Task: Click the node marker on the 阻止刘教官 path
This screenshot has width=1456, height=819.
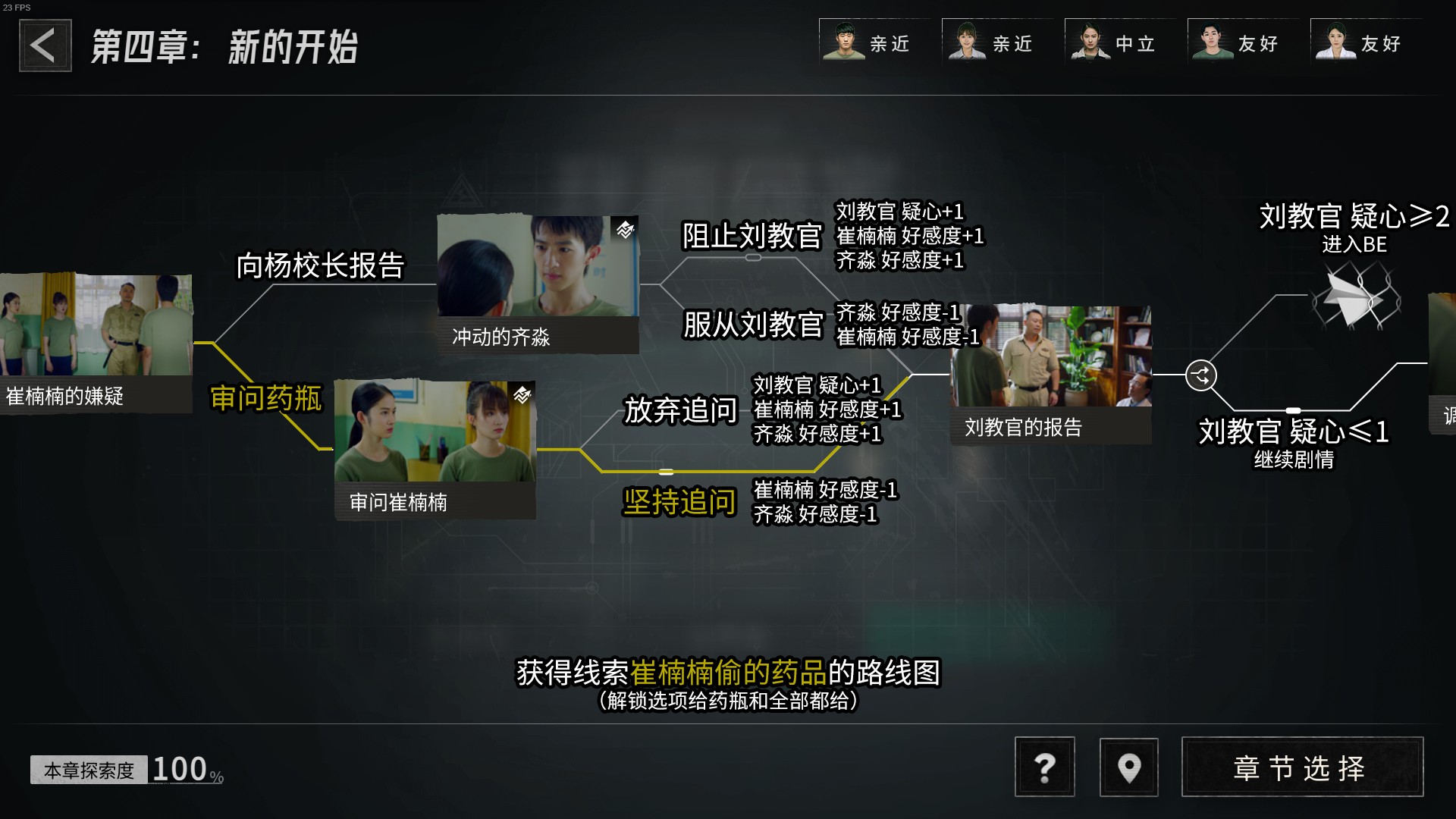Action: (x=753, y=257)
